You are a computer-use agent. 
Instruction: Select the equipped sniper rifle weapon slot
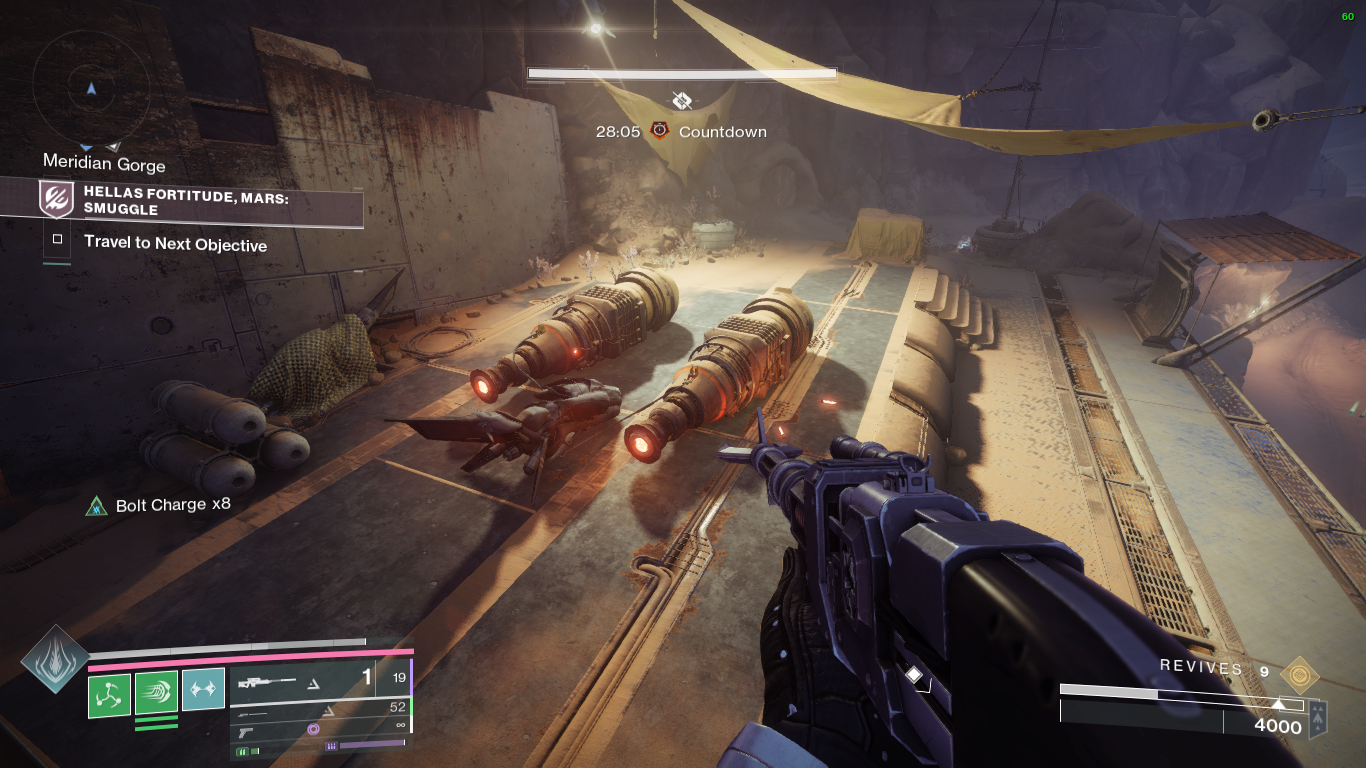click(x=302, y=680)
